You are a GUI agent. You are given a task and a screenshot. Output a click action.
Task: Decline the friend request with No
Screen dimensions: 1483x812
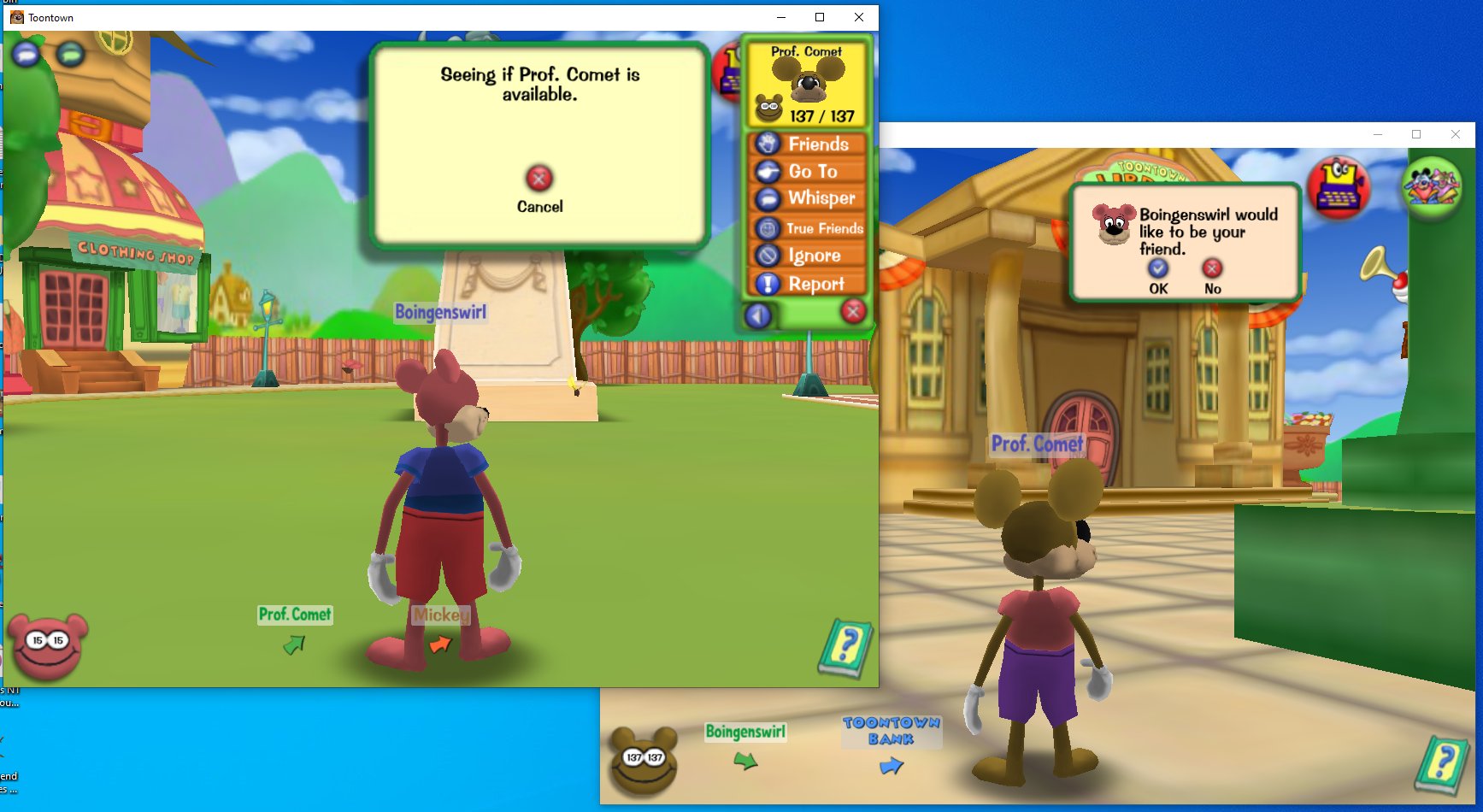tap(1213, 268)
